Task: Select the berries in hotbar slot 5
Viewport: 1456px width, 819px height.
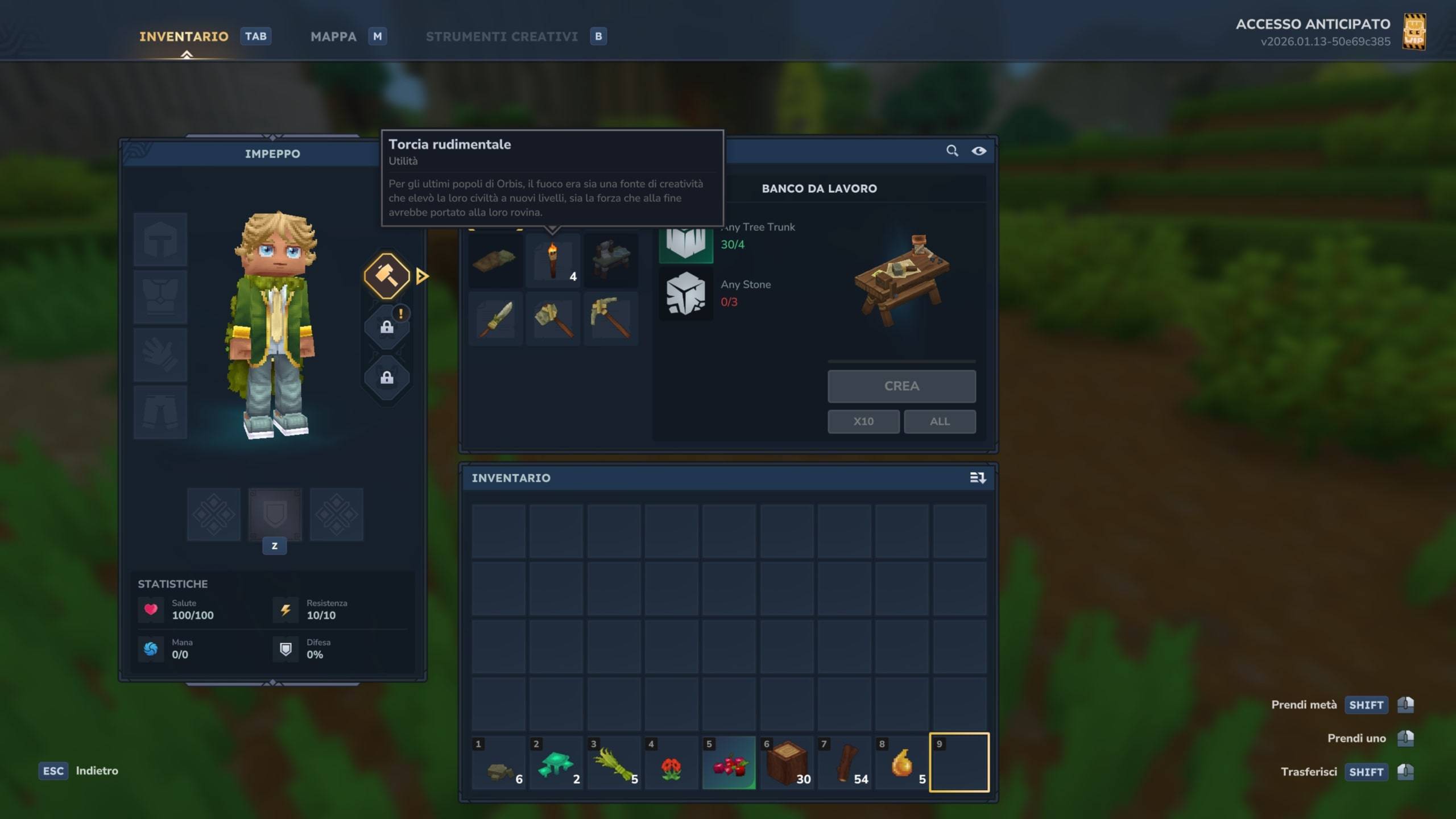Action: click(730, 763)
